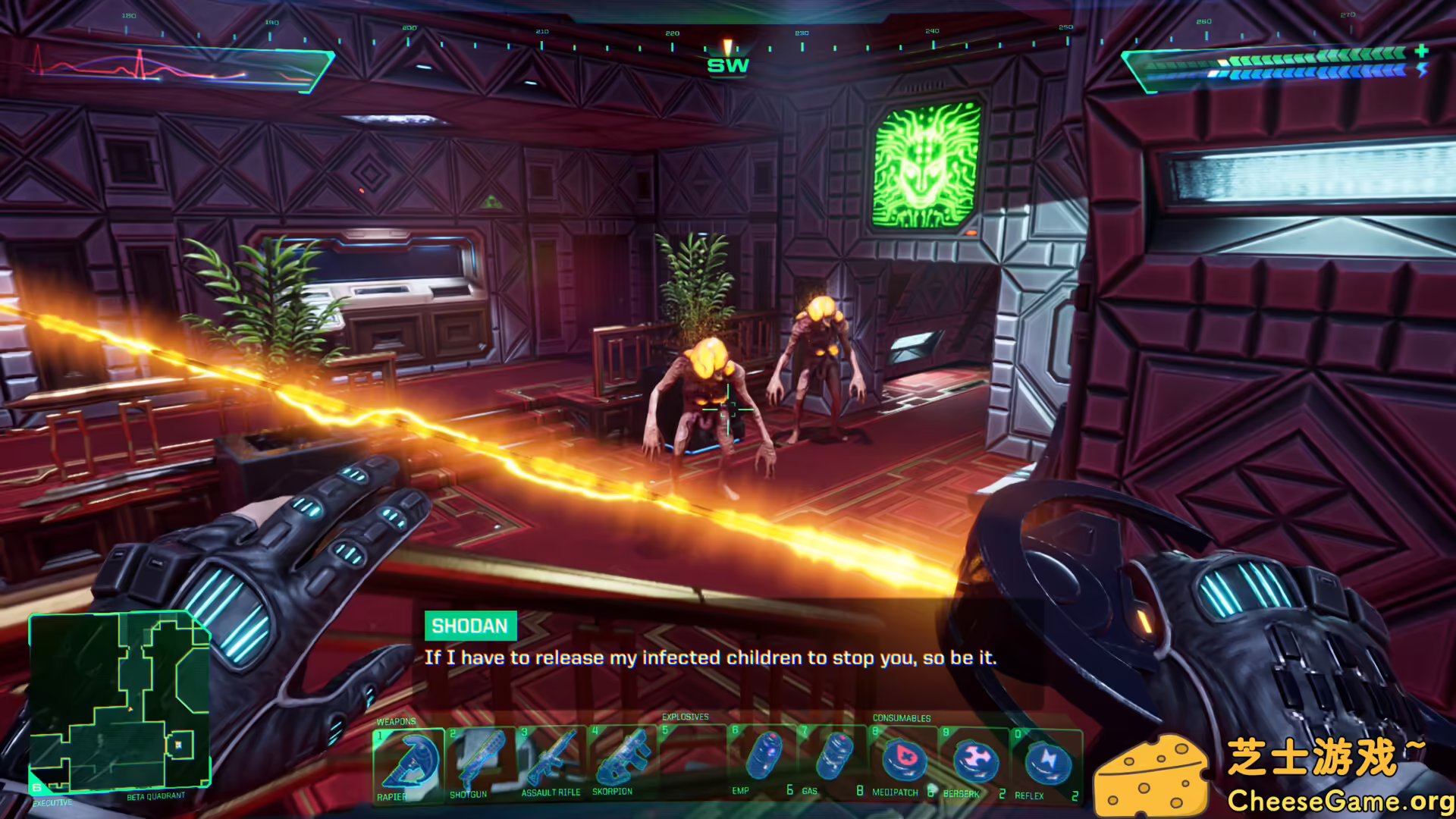Click SHODAN's subtitle dialogue text
The image size is (1456, 819).
(x=711, y=658)
